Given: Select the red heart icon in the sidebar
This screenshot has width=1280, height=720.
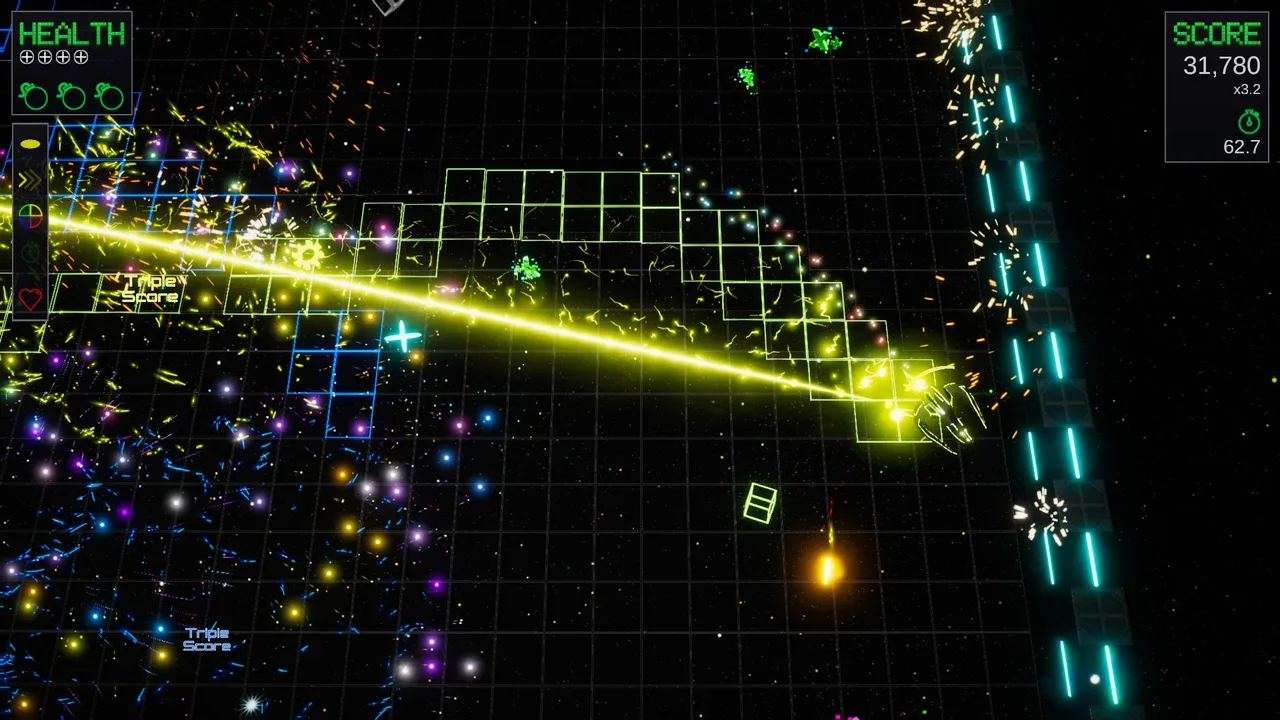Looking at the screenshot, I should point(30,297).
